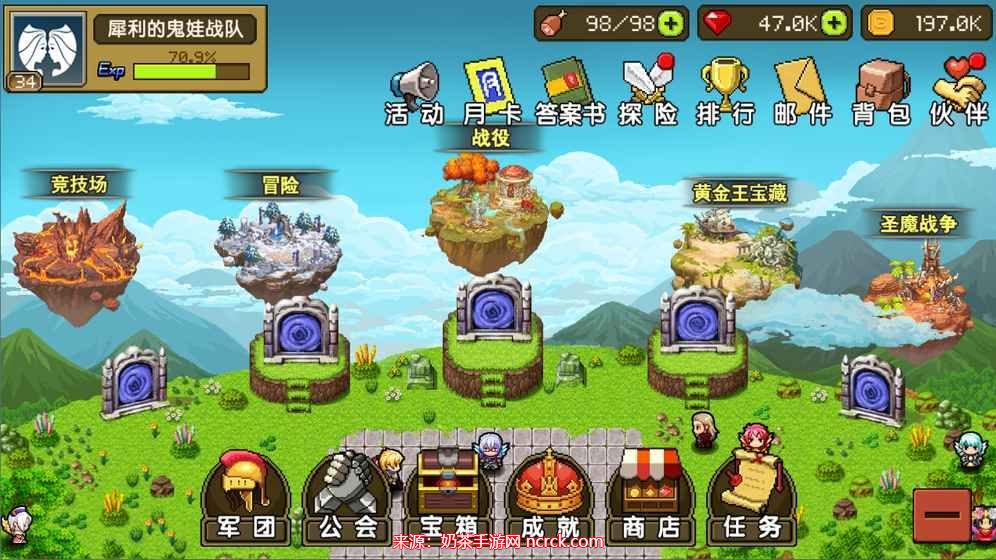This screenshot has width=996, height=560.
Task: Open the 伙伴 partners menu
Action: point(958,91)
